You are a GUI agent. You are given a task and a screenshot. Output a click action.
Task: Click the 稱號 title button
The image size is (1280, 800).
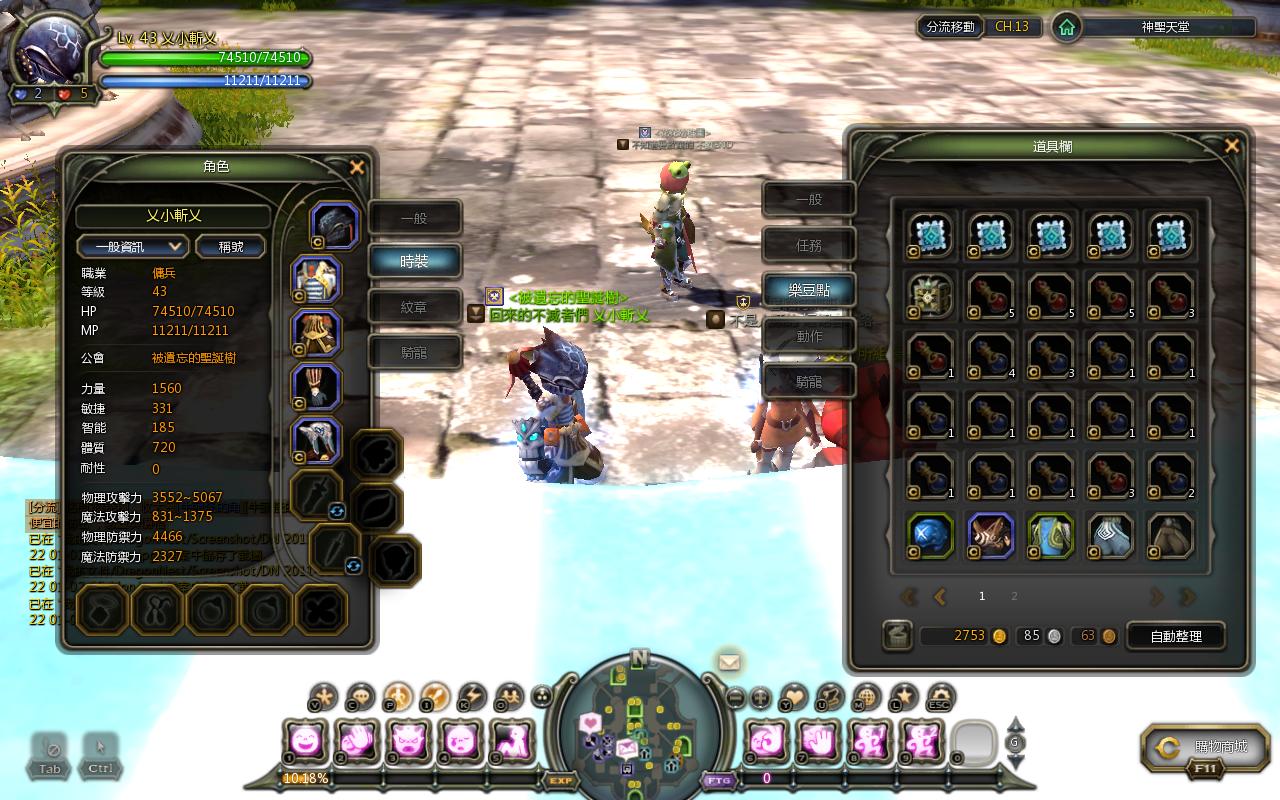click(231, 246)
